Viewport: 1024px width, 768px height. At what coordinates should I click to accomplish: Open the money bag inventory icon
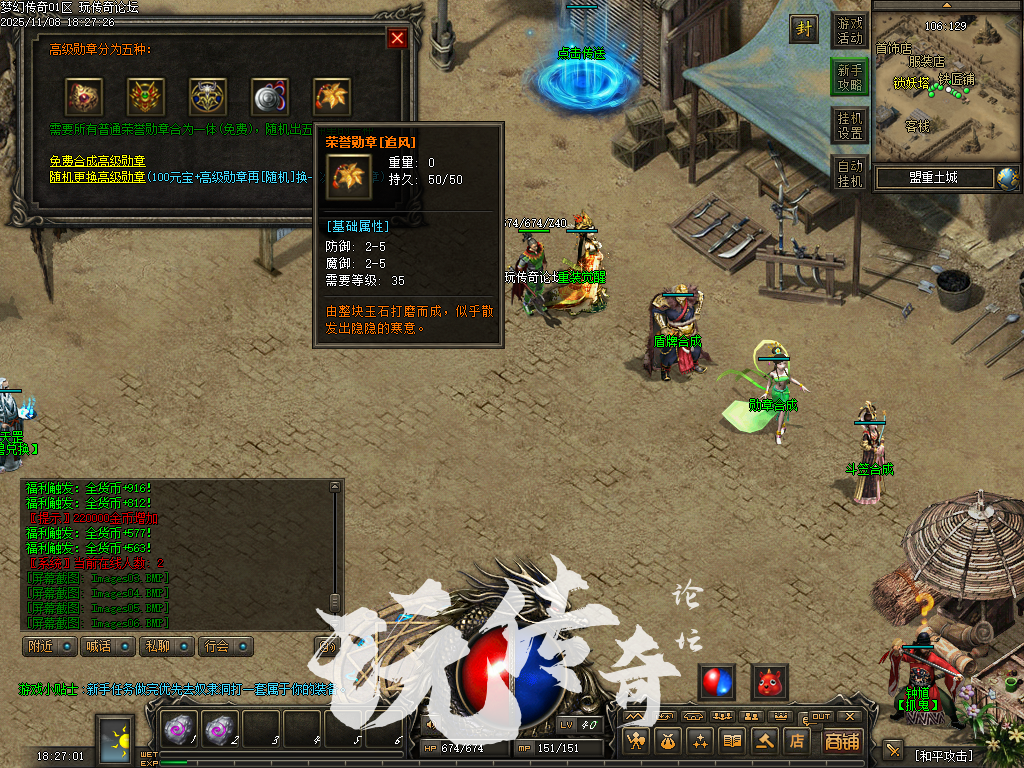pos(667,741)
